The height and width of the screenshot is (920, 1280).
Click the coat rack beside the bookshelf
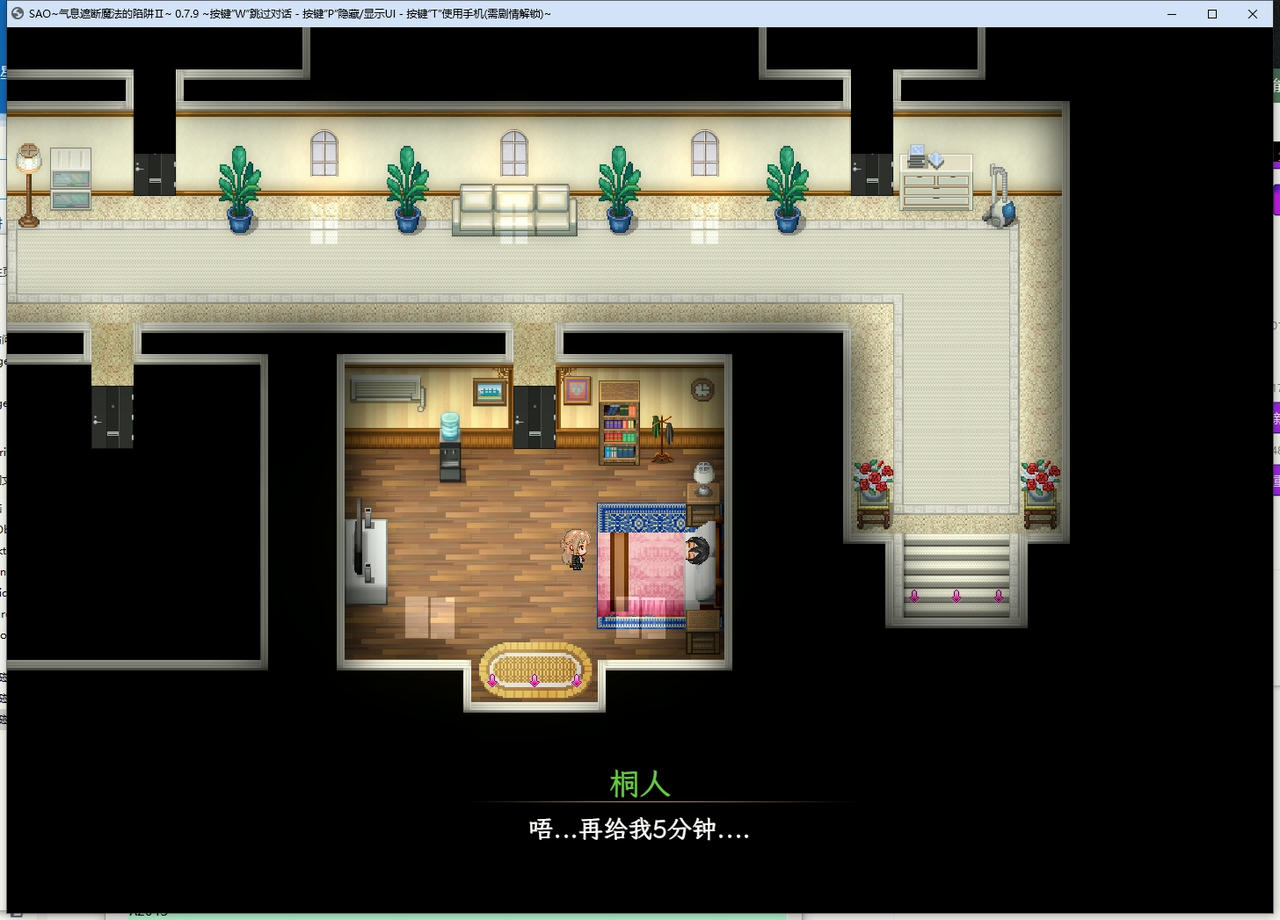coord(662,435)
